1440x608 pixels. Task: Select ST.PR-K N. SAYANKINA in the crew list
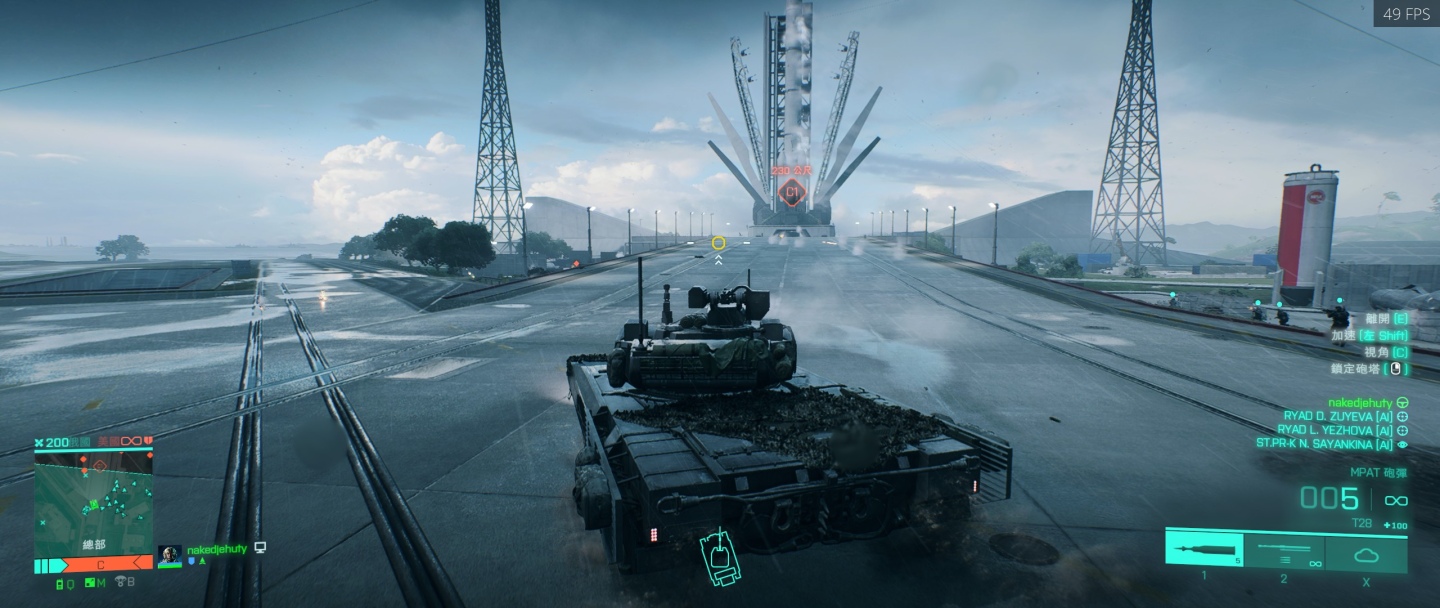tap(1325, 444)
